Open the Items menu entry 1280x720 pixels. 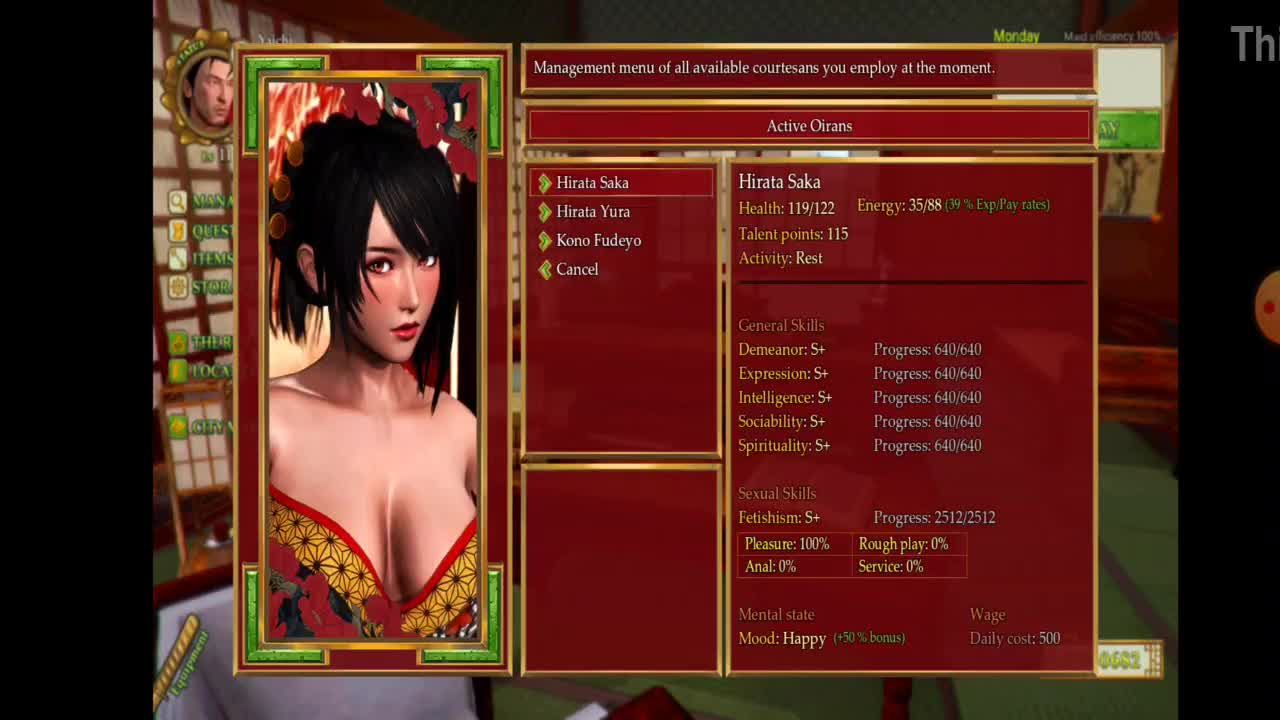202,259
